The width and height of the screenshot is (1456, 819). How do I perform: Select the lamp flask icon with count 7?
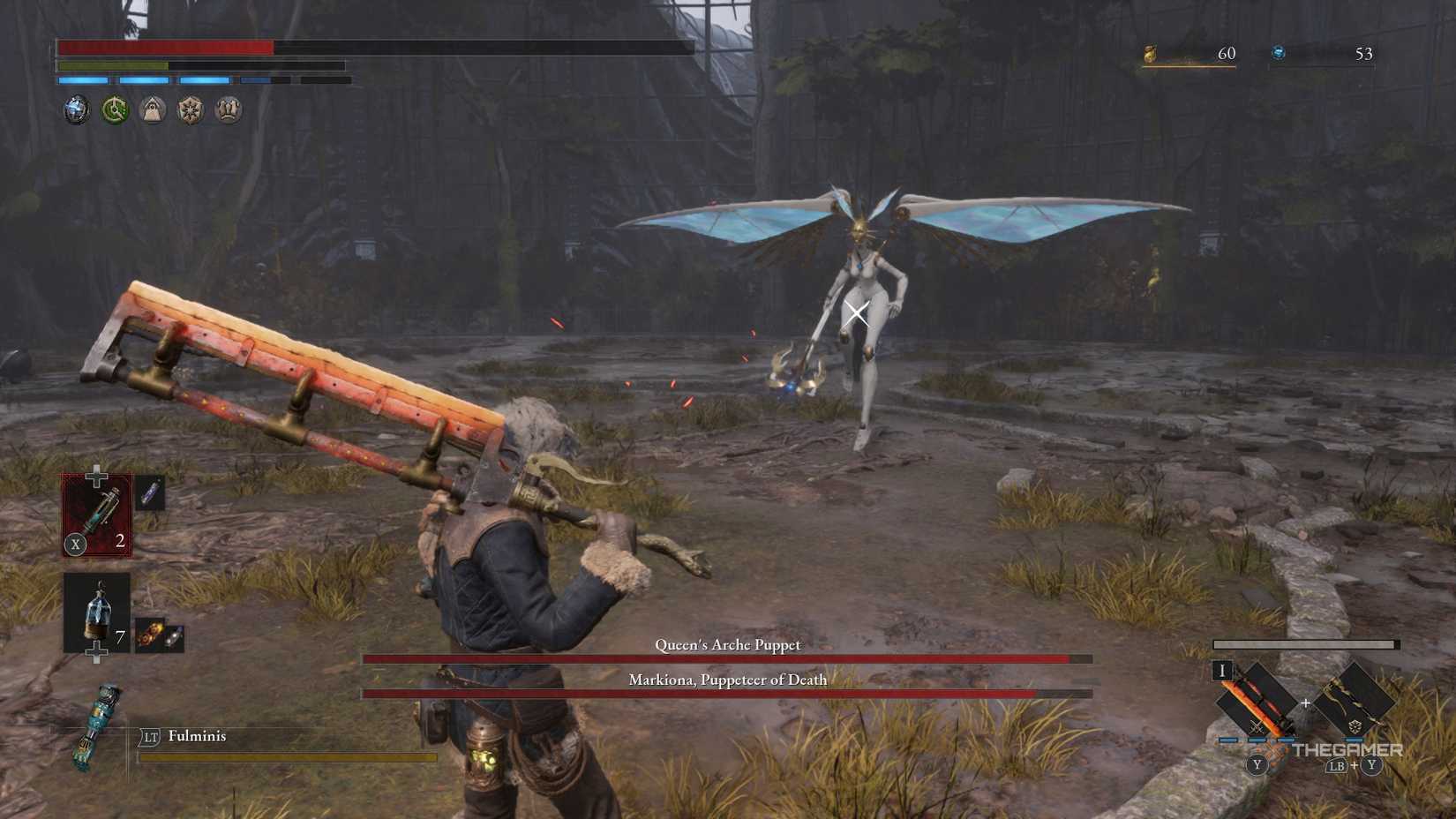96,614
